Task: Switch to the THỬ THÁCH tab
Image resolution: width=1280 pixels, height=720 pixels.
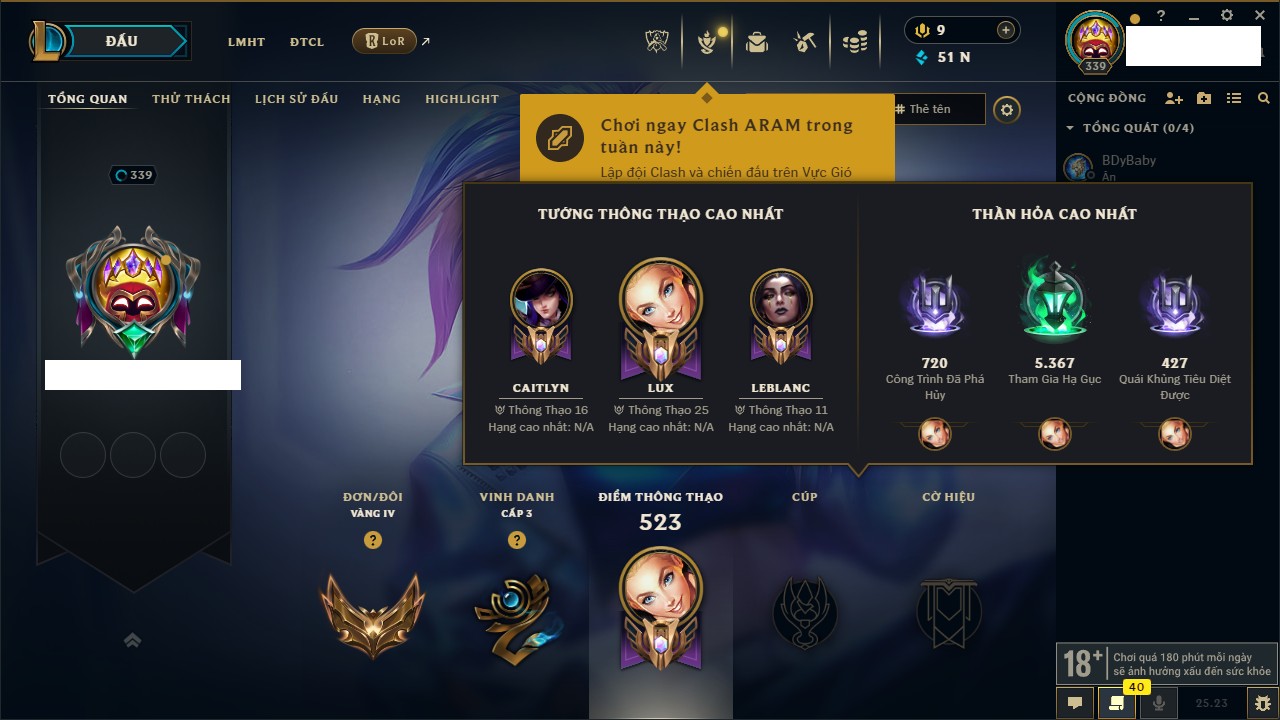Action: 191,99
